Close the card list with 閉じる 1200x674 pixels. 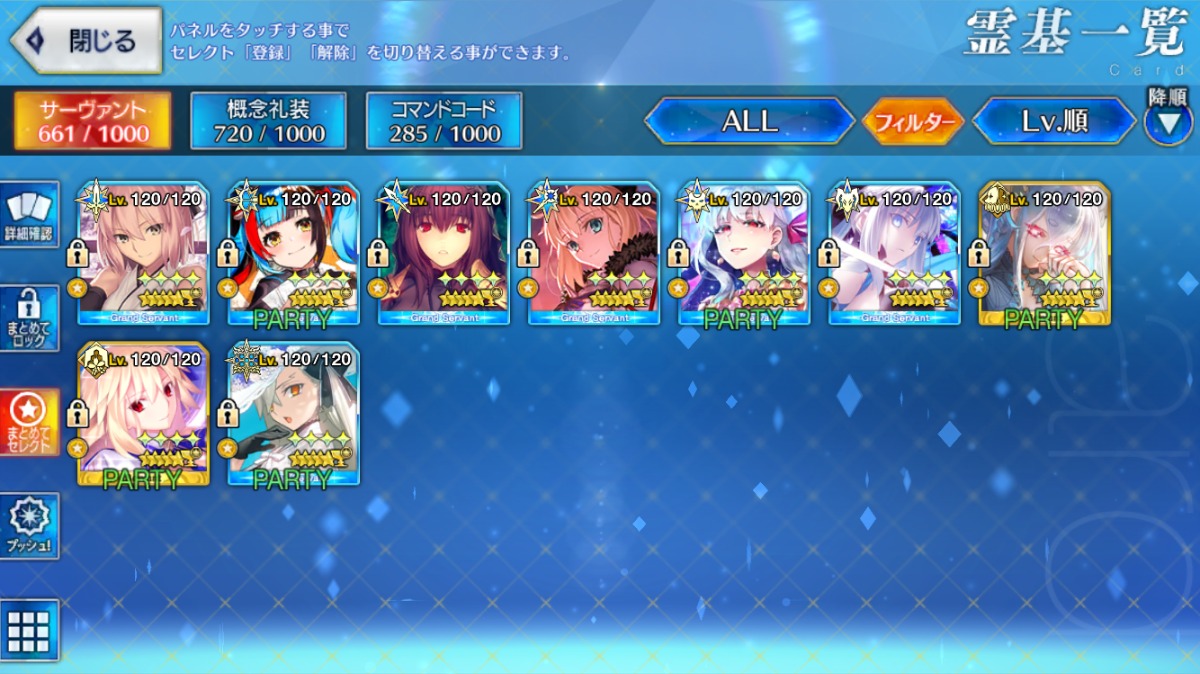(x=86, y=41)
